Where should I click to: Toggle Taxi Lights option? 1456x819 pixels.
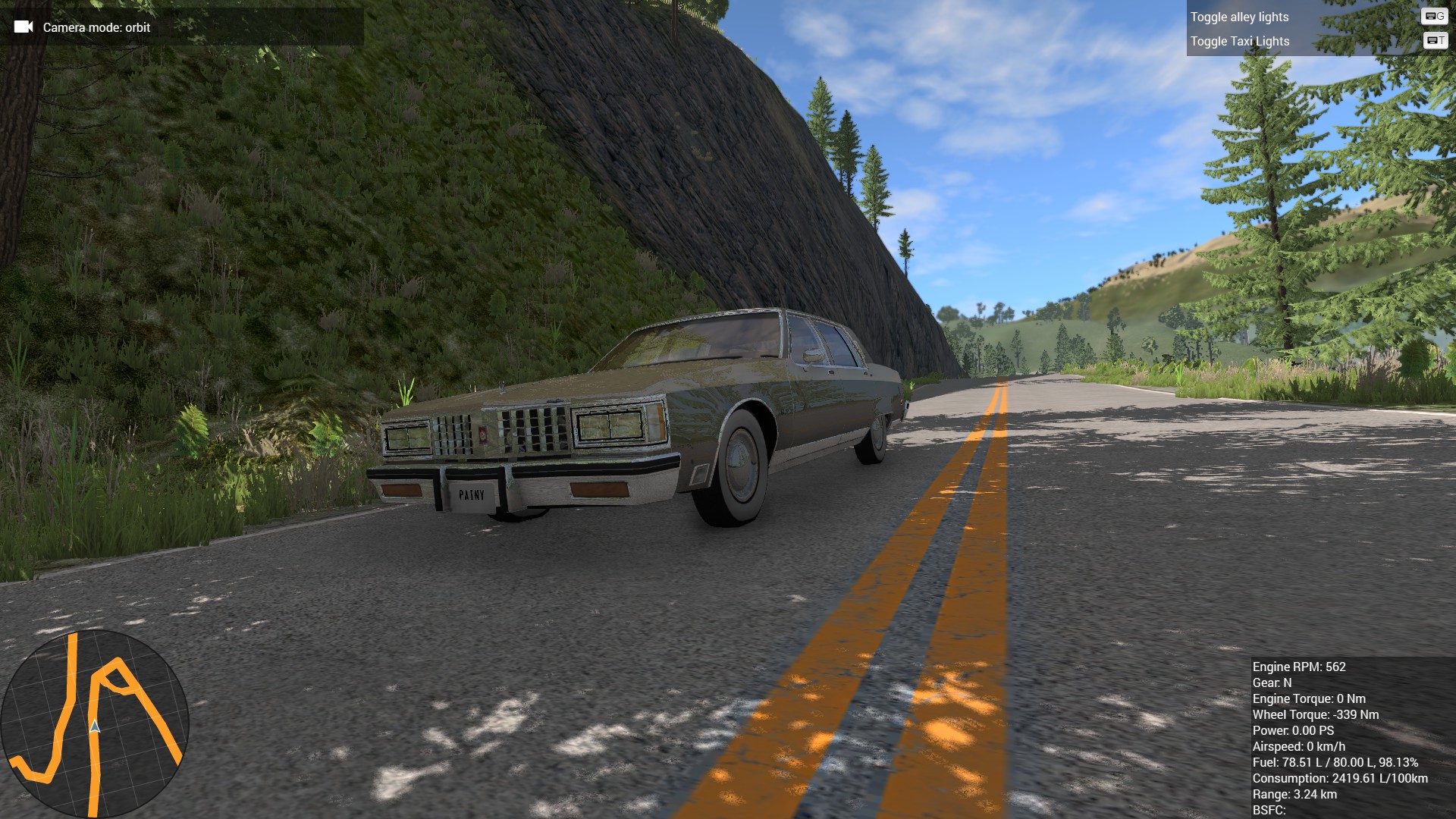[1239, 41]
